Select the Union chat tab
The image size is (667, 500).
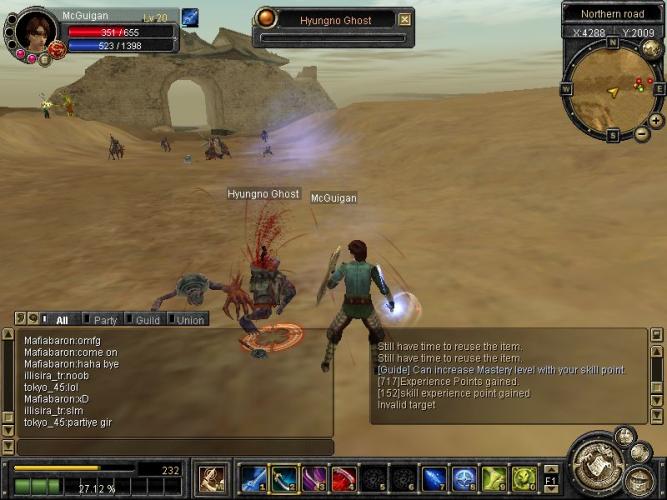coord(190,320)
